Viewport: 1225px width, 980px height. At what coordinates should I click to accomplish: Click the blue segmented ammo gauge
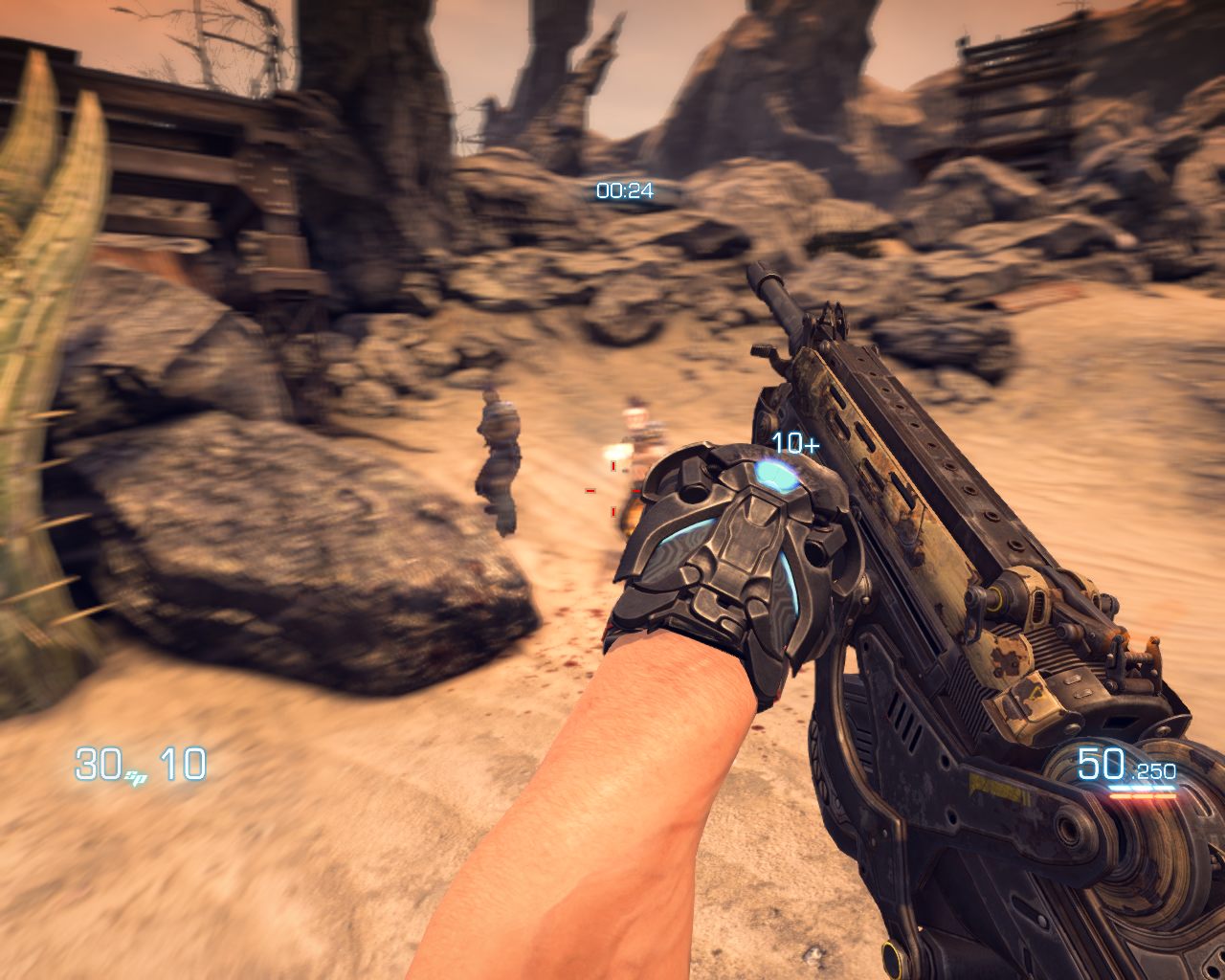(x=1143, y=787)
